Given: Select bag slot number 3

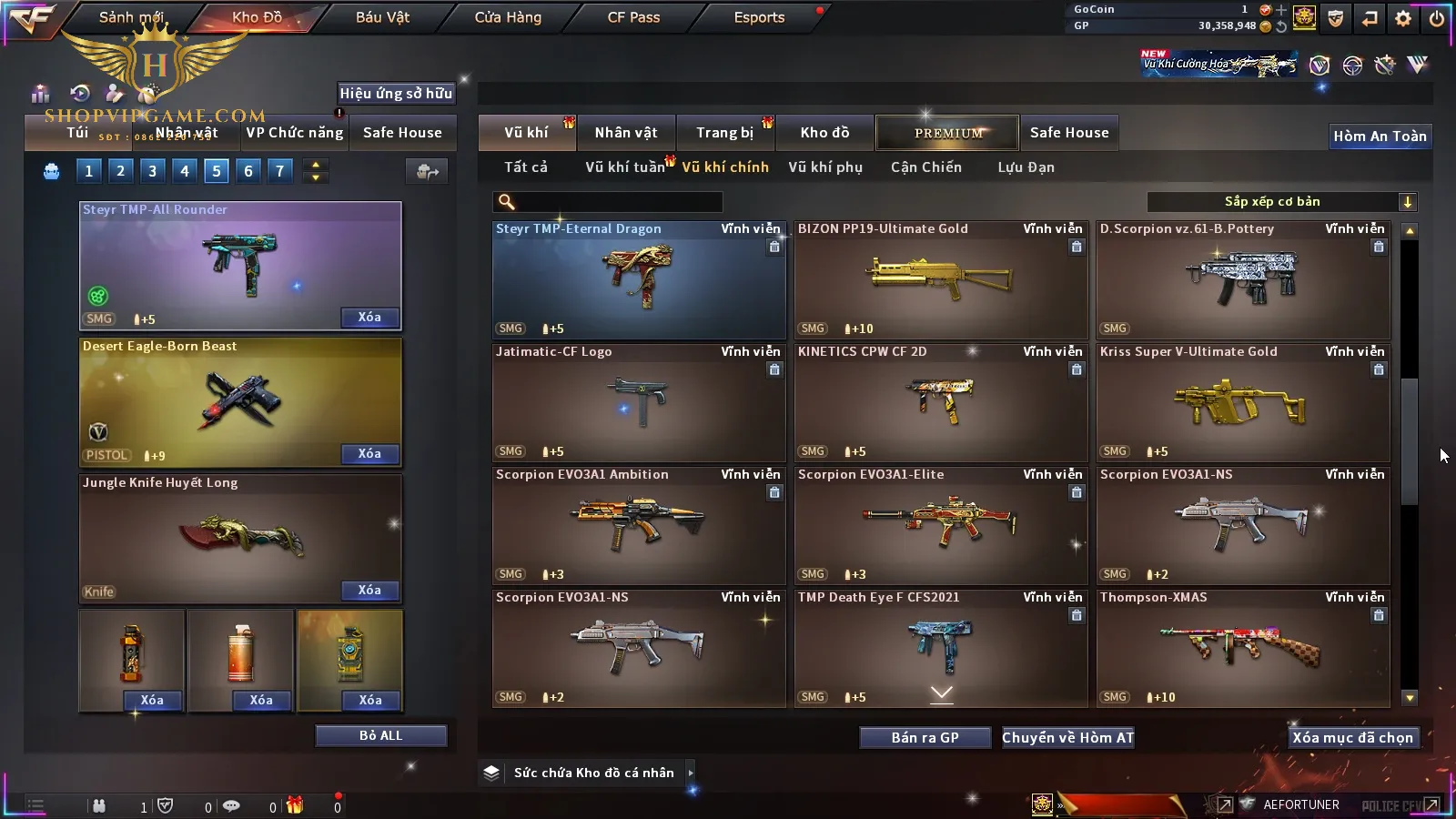Looking at the screenshot, I should [152, 171].
